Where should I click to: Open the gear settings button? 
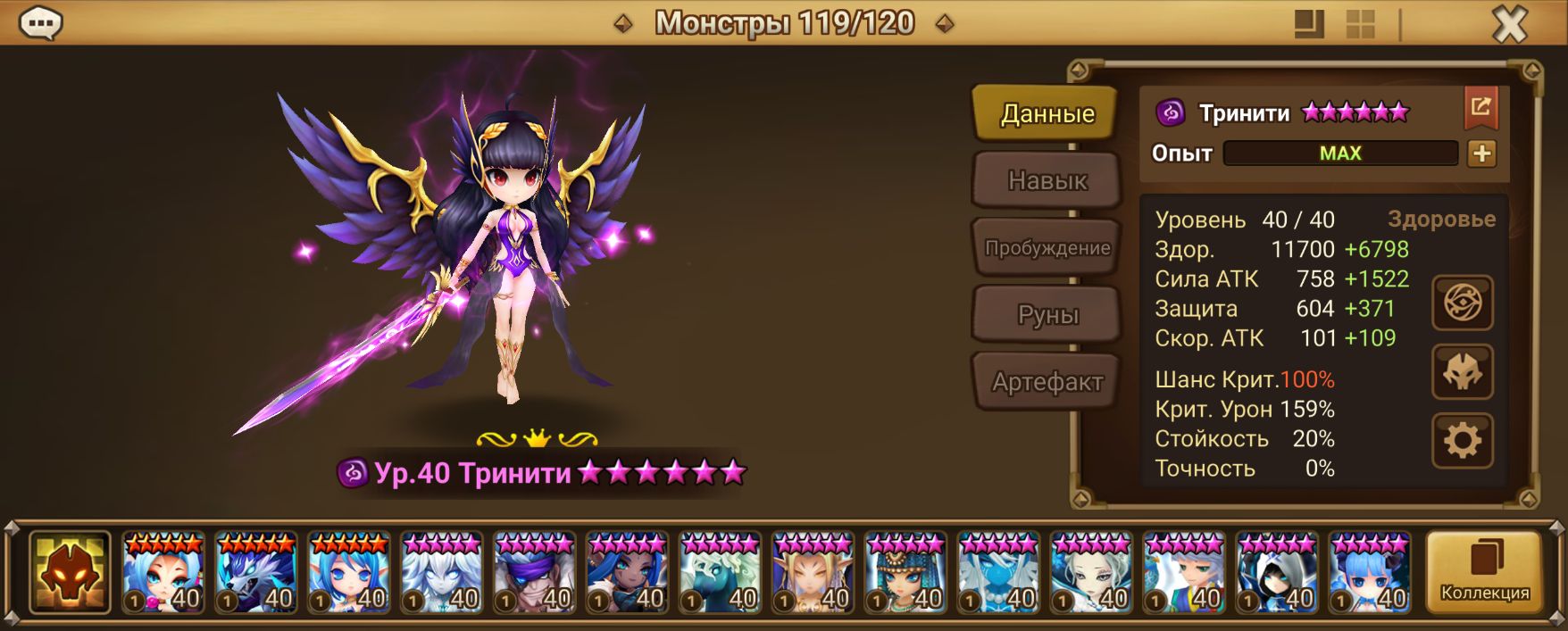[x=1462, y=440]
